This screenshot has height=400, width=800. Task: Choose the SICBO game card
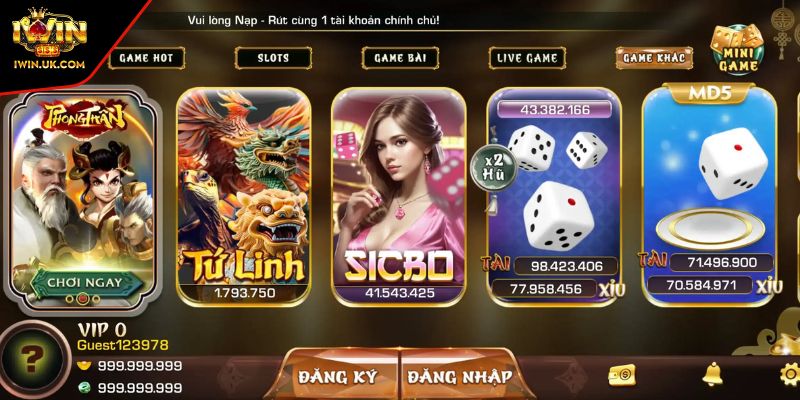click(x=399, y=195)
